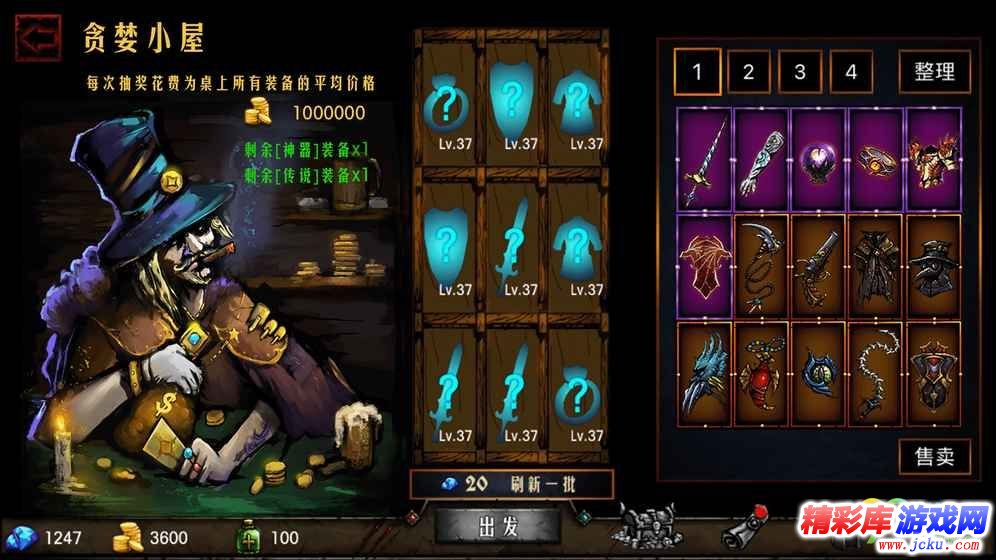
Task: Pick the blue dragon claw item
Action: pos(704,371)
